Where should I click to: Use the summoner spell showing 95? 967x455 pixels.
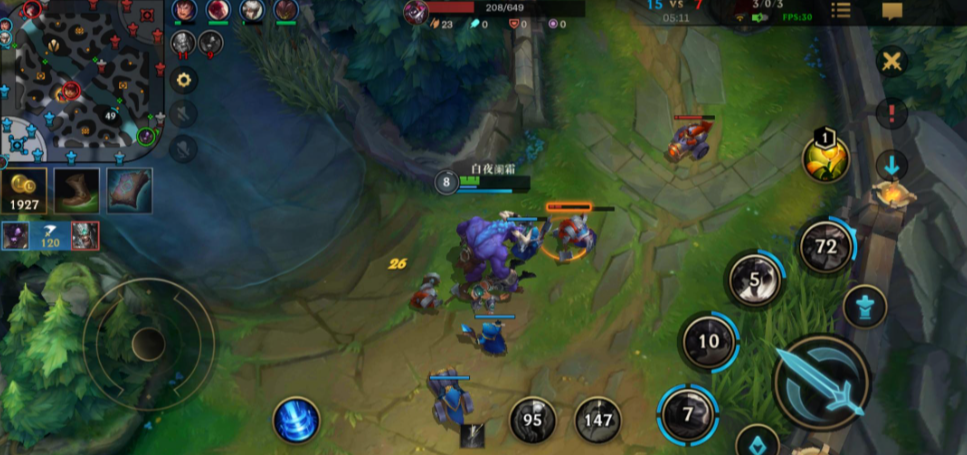click(x=533, y=420)
